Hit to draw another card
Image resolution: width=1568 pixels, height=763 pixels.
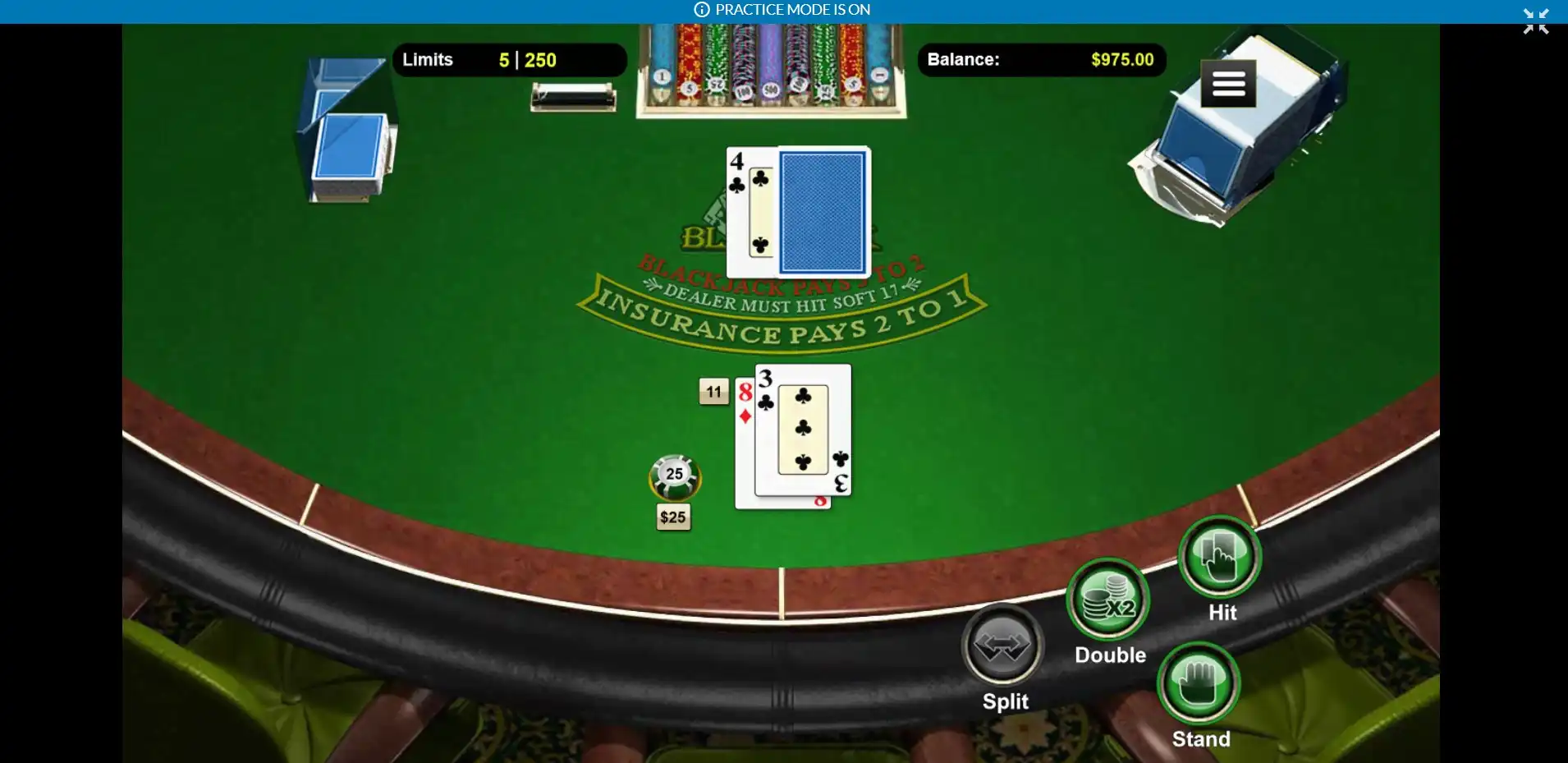click(1219, 558)
